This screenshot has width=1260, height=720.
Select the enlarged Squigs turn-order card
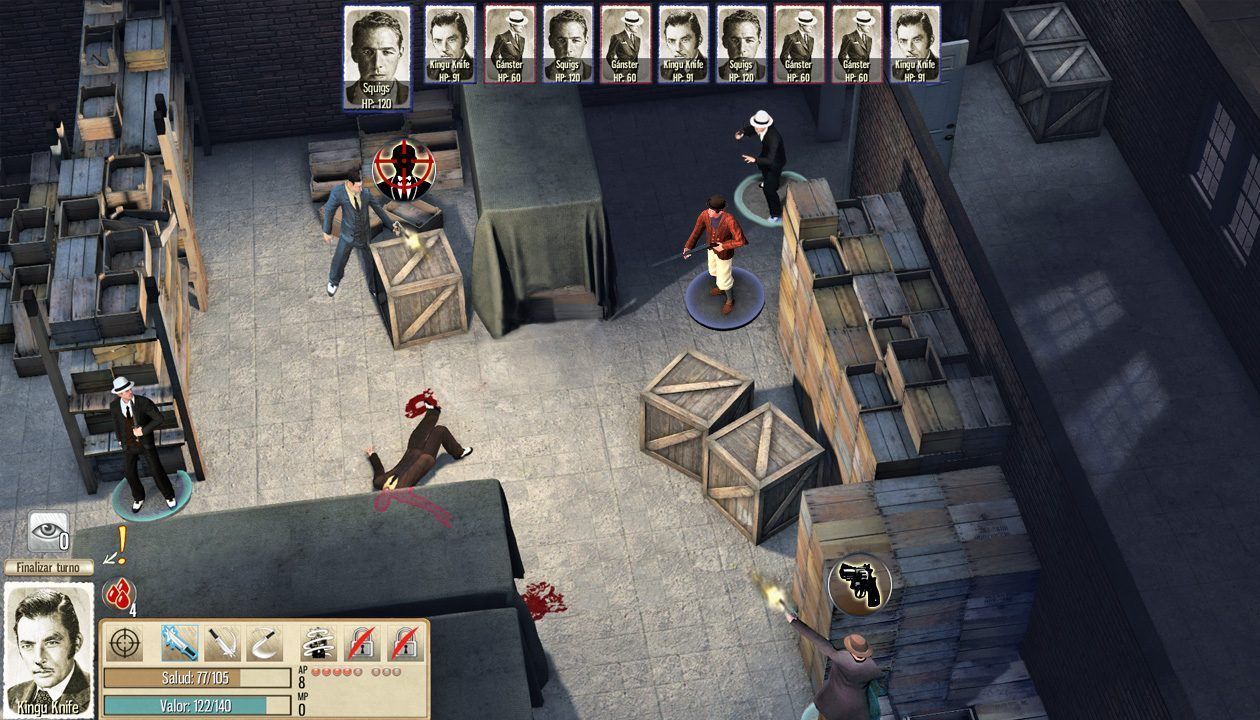(x=377, y=57)
